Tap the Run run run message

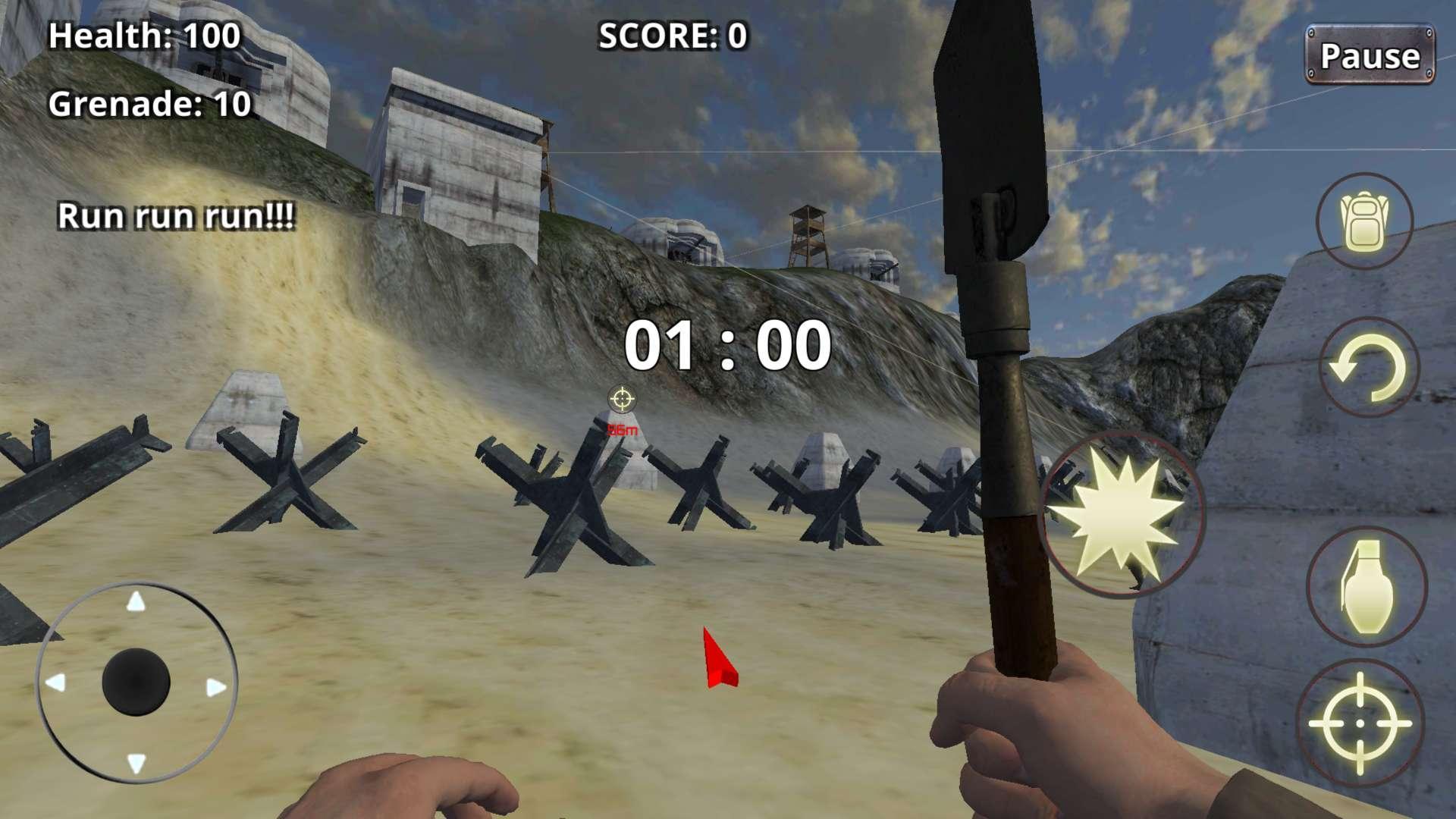coord(176,216)
